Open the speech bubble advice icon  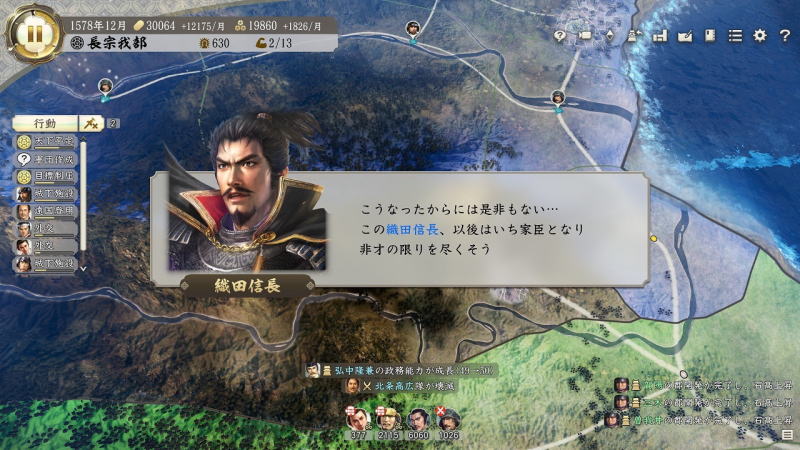click(560, 36)
